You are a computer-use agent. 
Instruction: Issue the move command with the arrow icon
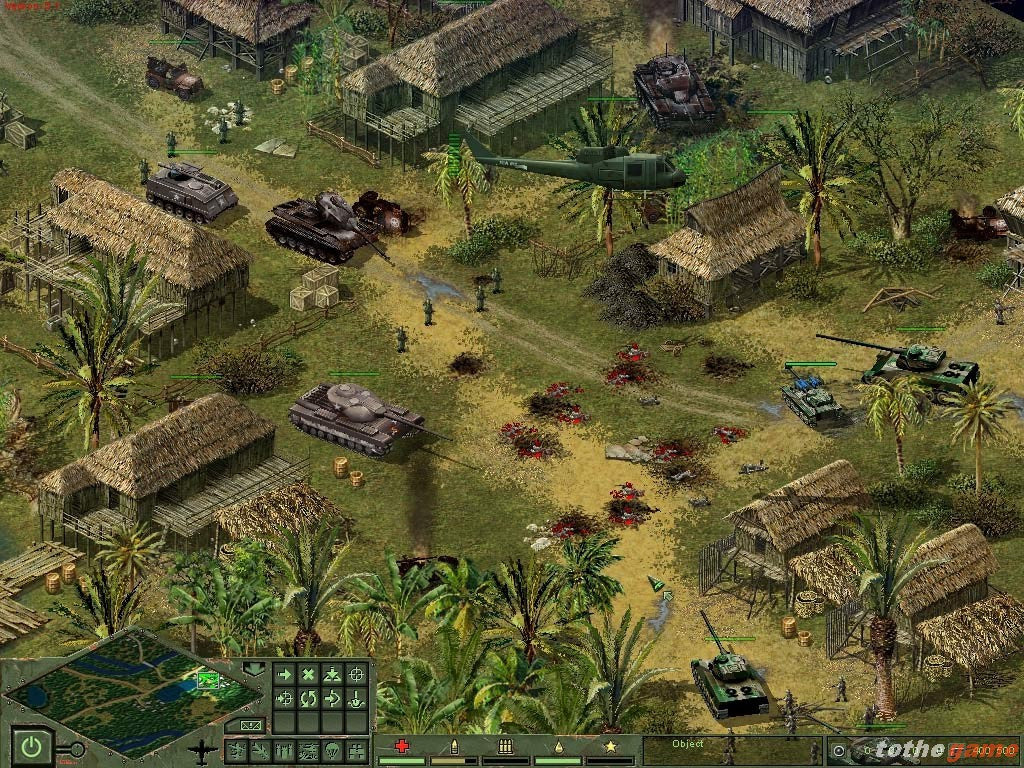[284, 675]
